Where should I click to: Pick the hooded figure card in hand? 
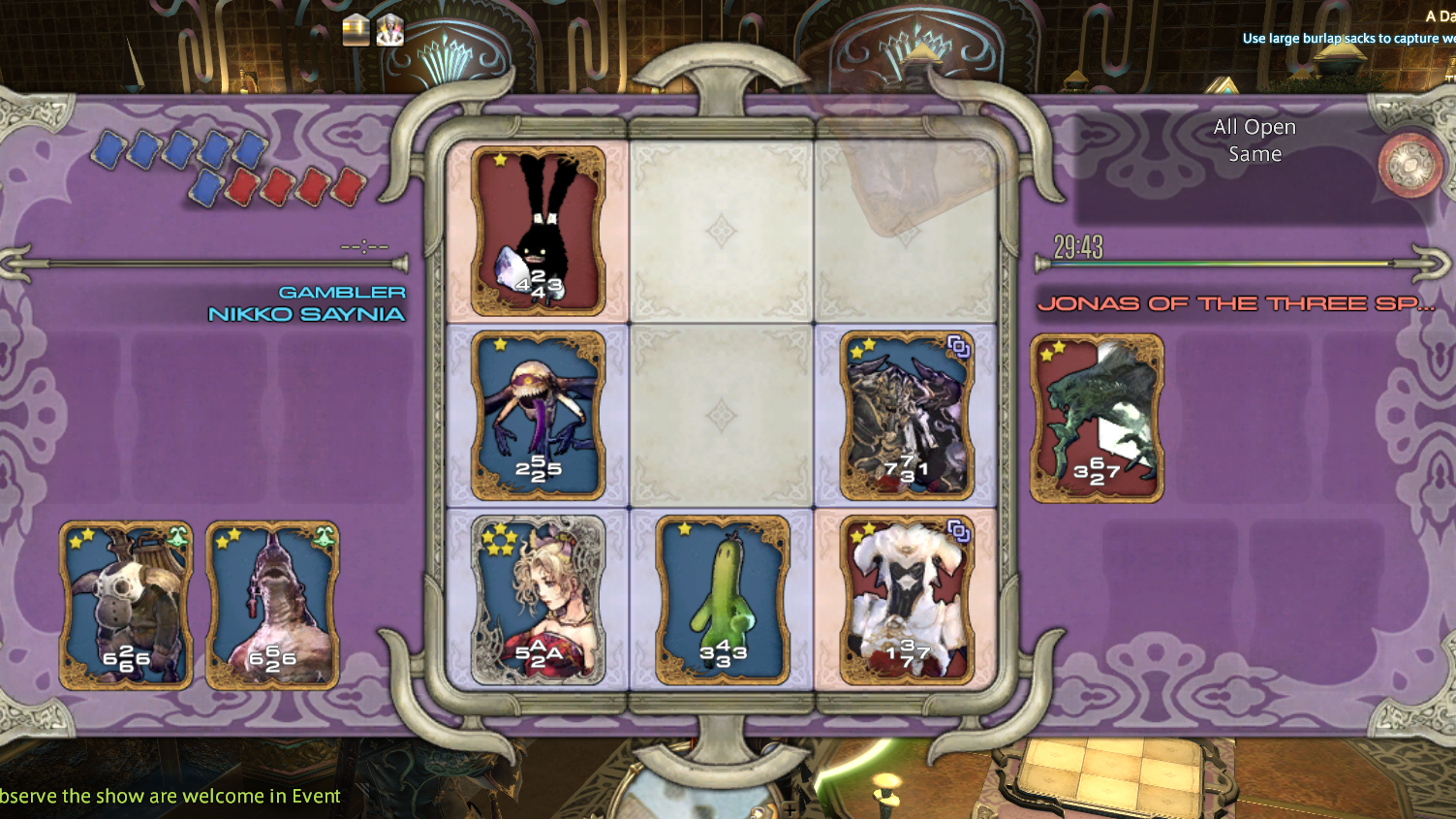(272, 606)
